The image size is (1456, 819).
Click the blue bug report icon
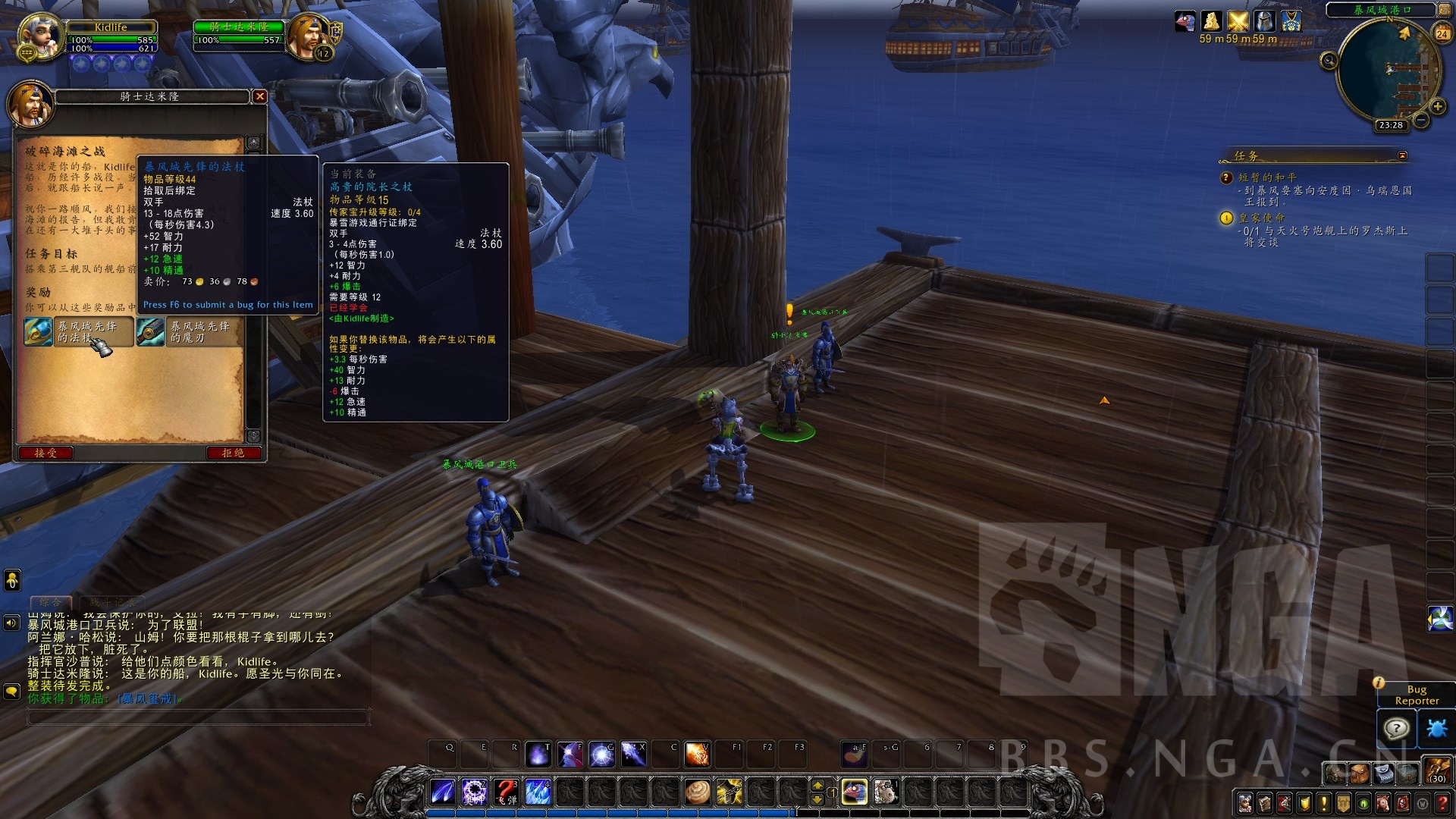click(1436, 729)
